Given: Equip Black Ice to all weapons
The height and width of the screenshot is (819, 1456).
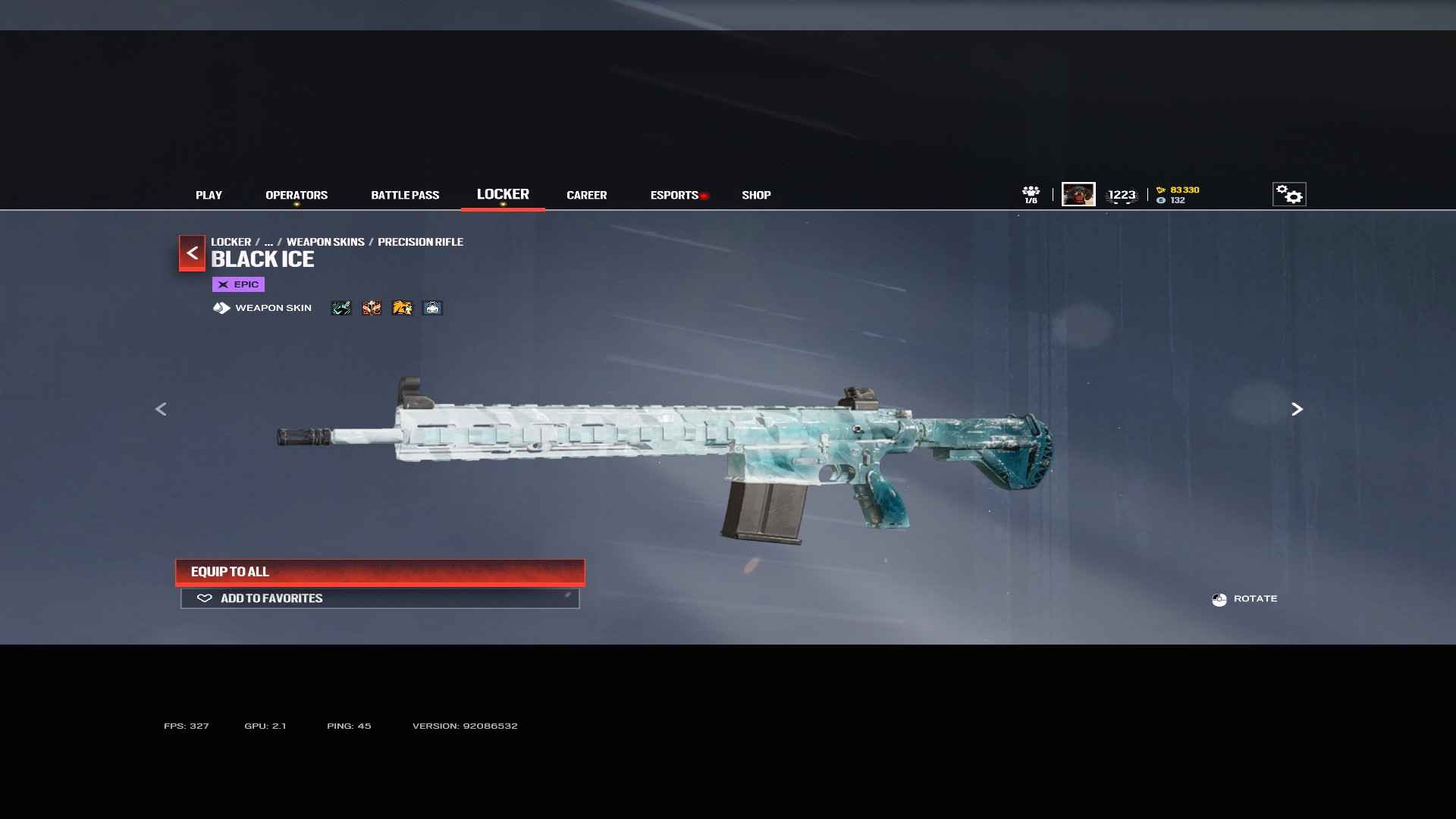Looking at the screenshot, I should 380,572.
